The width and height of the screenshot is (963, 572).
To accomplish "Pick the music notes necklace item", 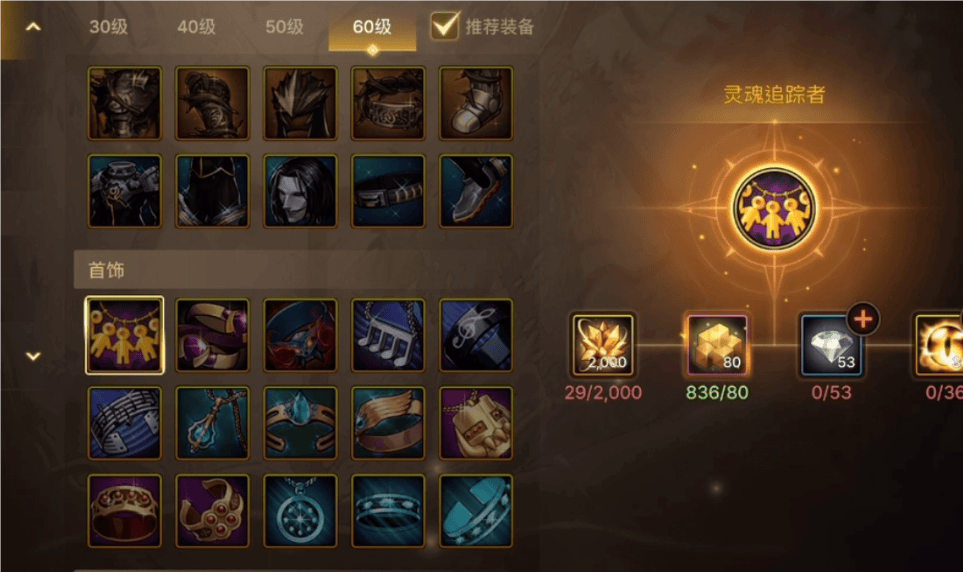I will coord(388,336).
